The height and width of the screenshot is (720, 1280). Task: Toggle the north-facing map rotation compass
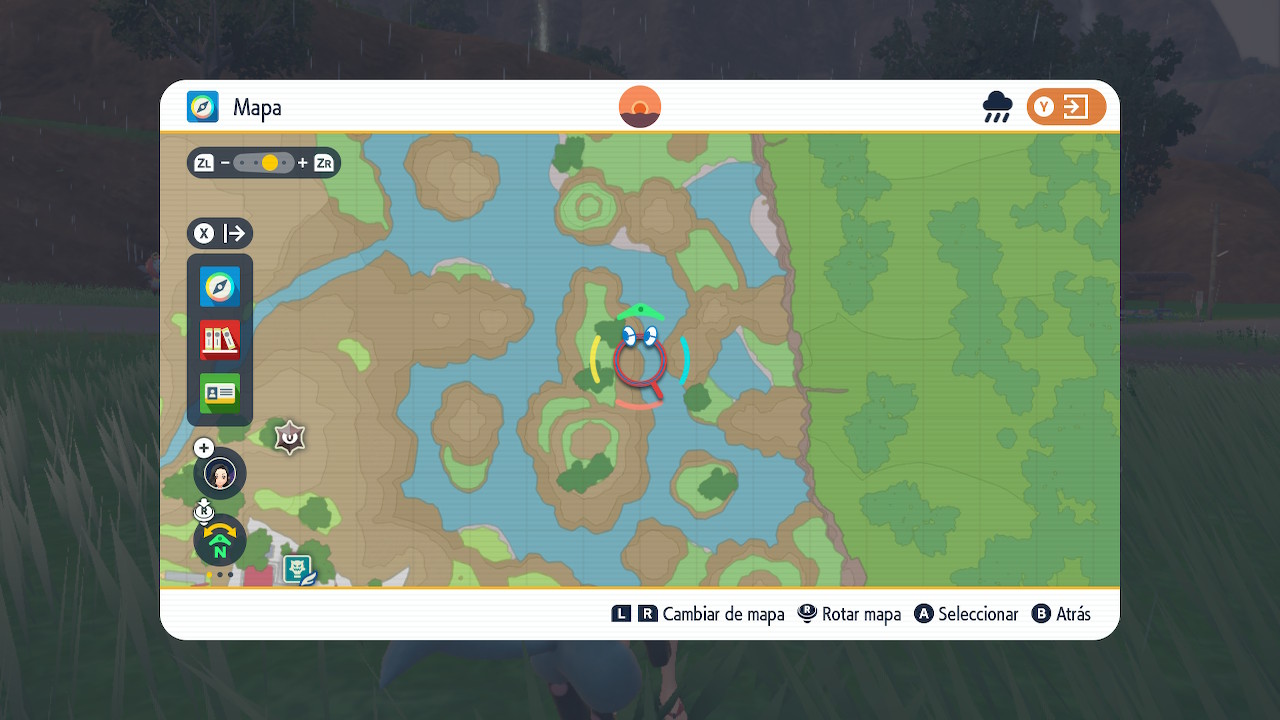[x=220, y=541]
